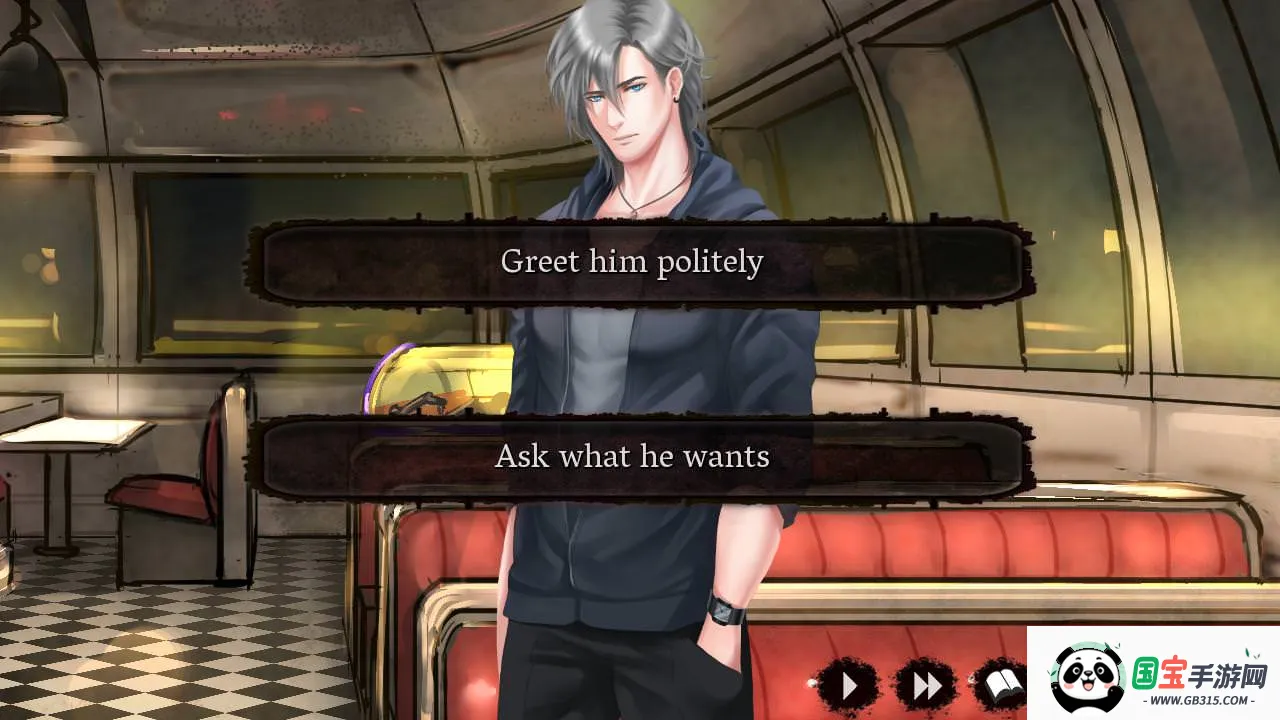Activate the fast-forward skip button
Image resolution: width=1280 pixels, height=720 pixels.
pyautogui.click(x=926, y=686)
